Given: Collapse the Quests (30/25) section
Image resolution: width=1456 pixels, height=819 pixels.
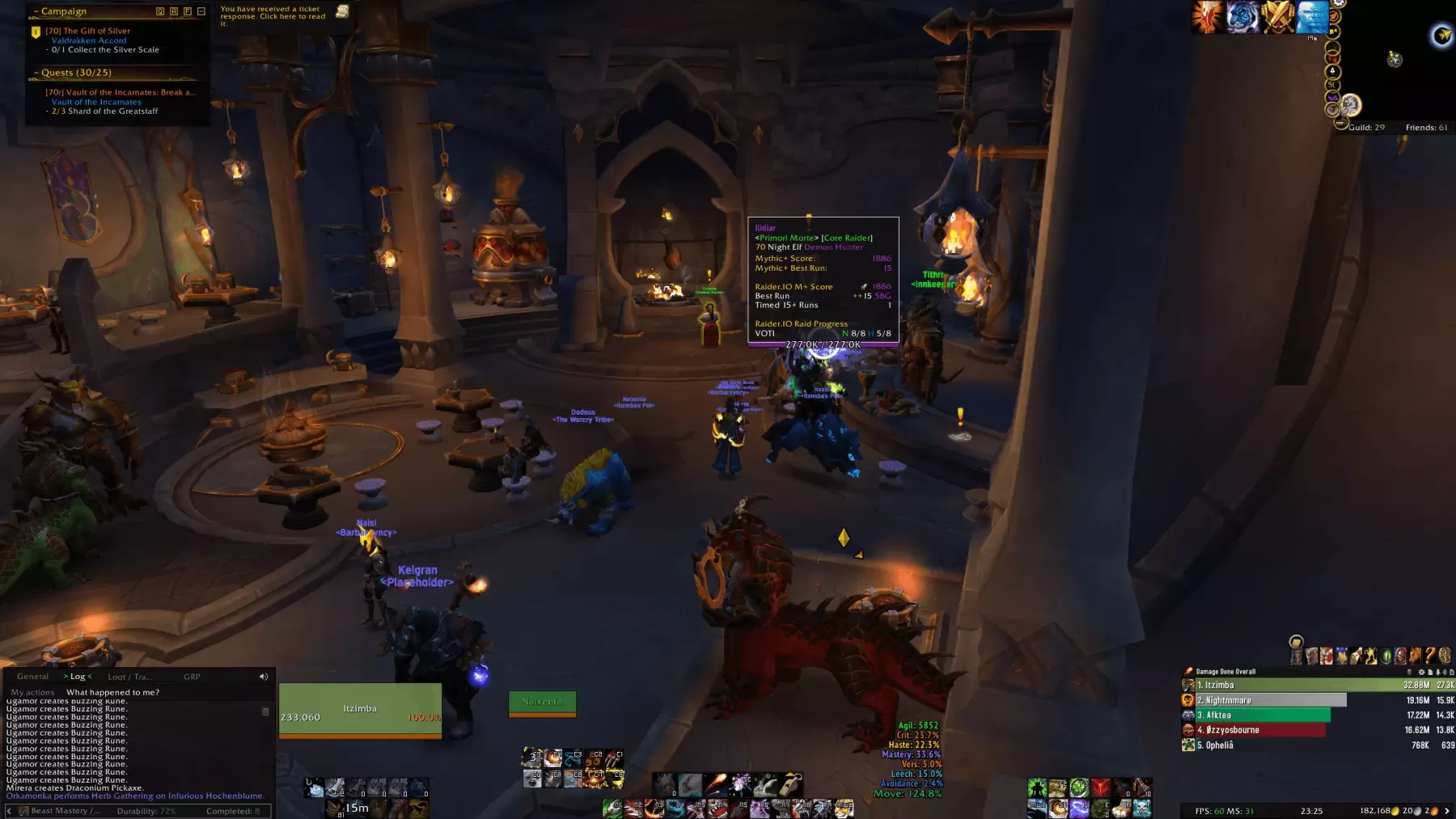Looking at the screenshot, I should coord(36,73).
